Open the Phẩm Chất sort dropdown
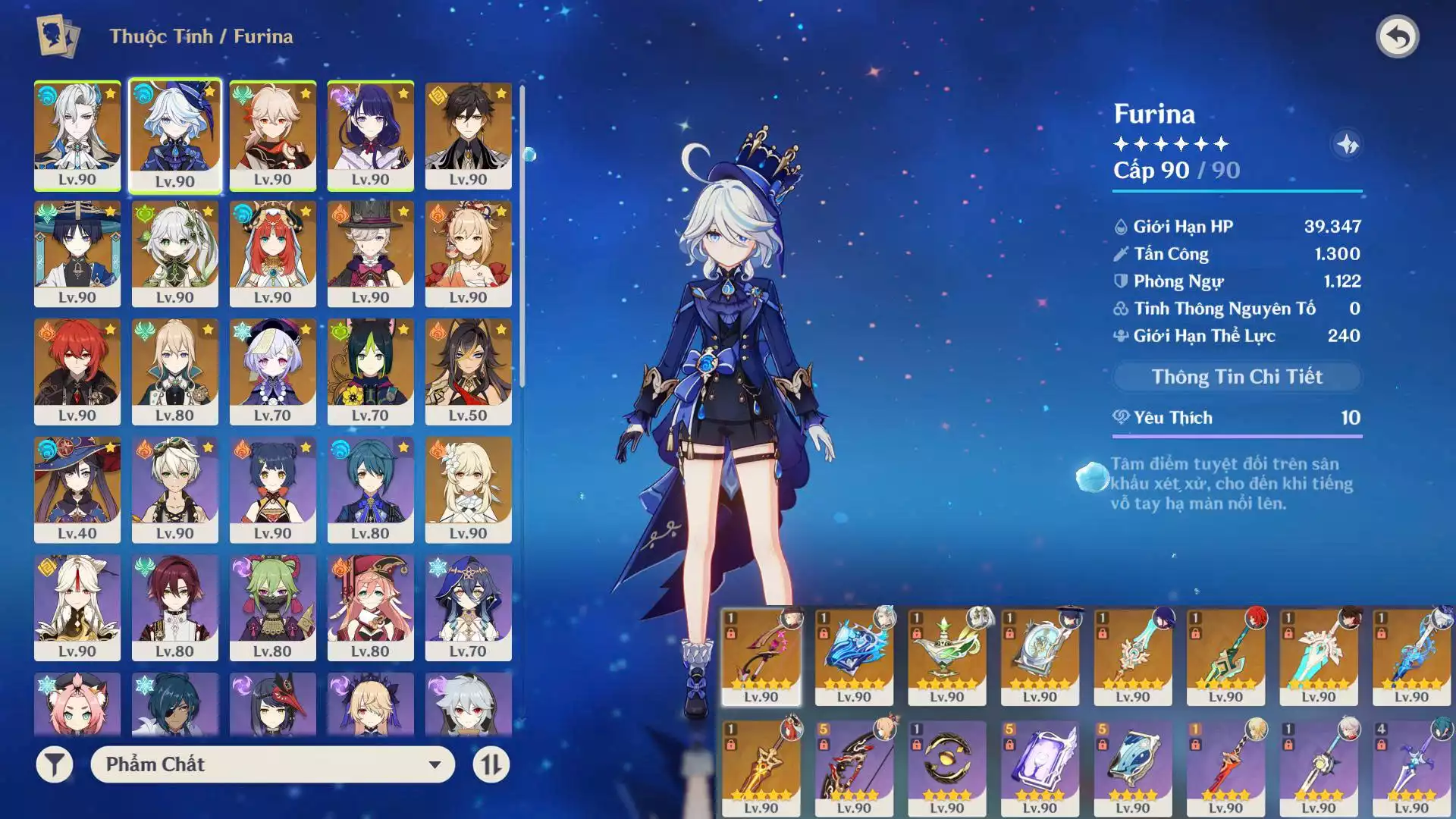 [x=272, y=764]
